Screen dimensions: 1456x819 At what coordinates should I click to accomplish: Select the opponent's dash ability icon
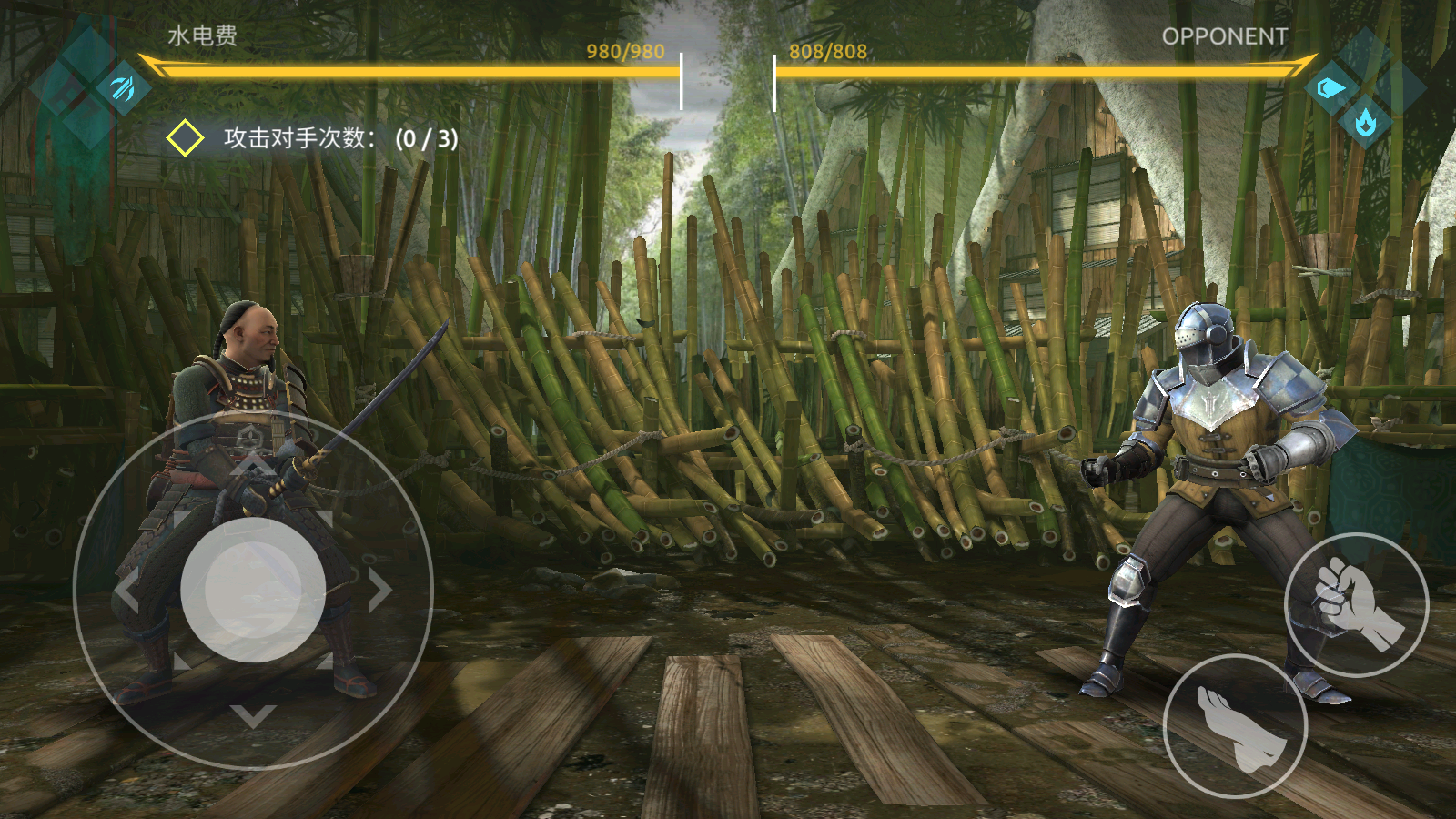1330,88
